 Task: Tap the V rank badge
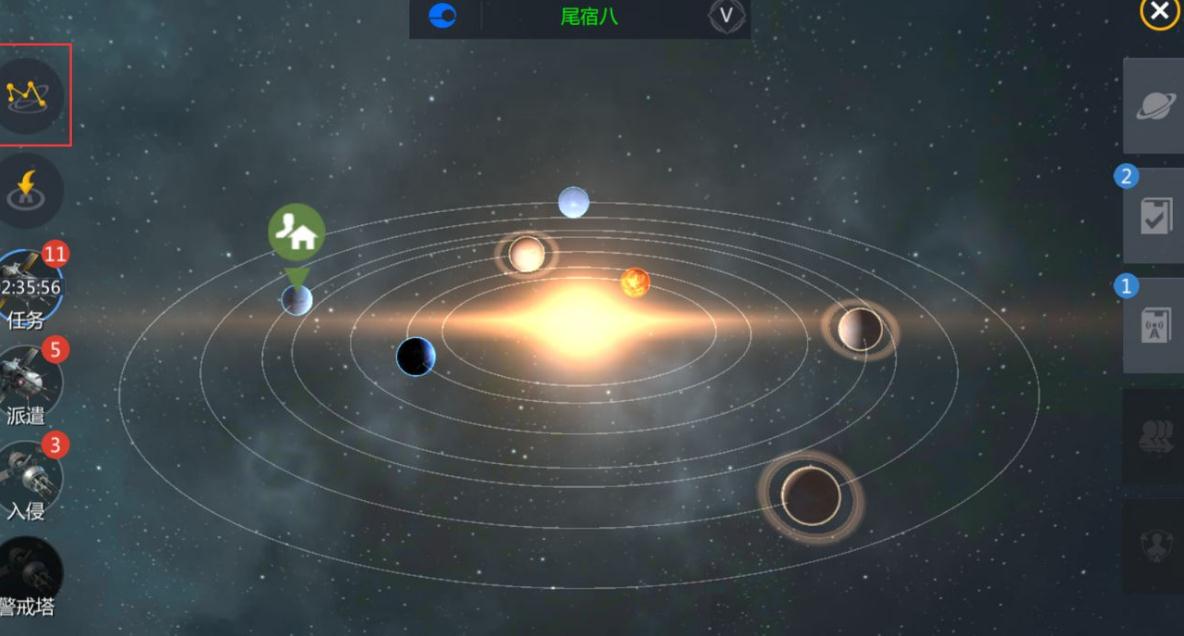pyautogui.click(x=727, y=16)
